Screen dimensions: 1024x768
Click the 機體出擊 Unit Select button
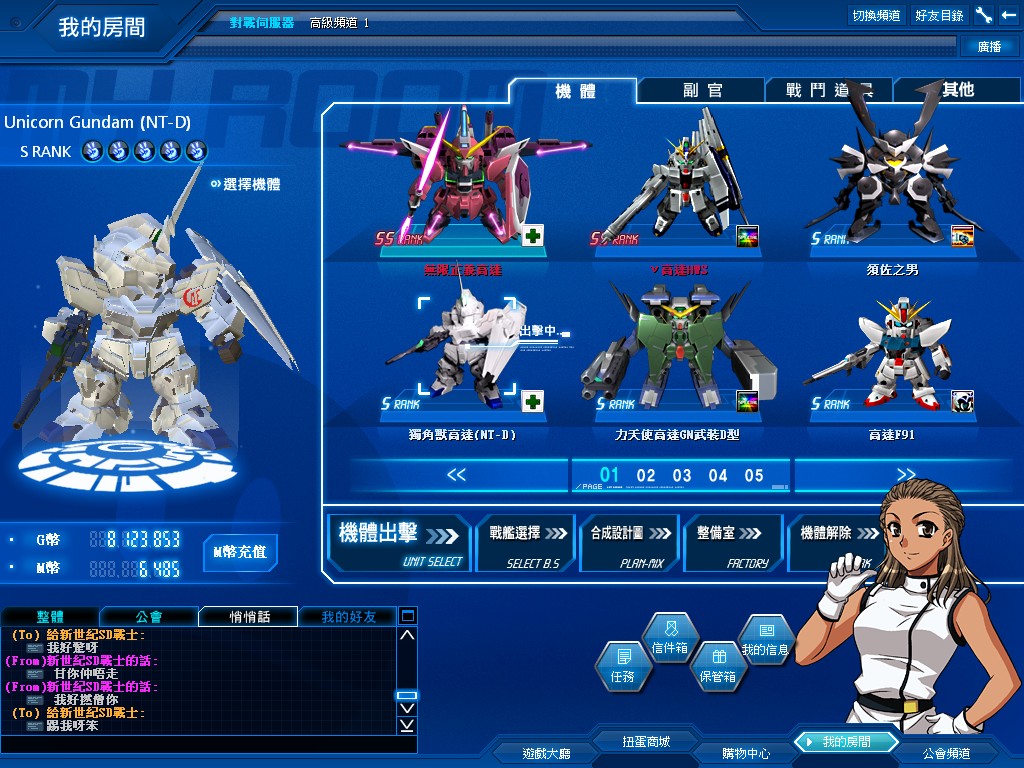pyautogui.click(x=400, y=542)
